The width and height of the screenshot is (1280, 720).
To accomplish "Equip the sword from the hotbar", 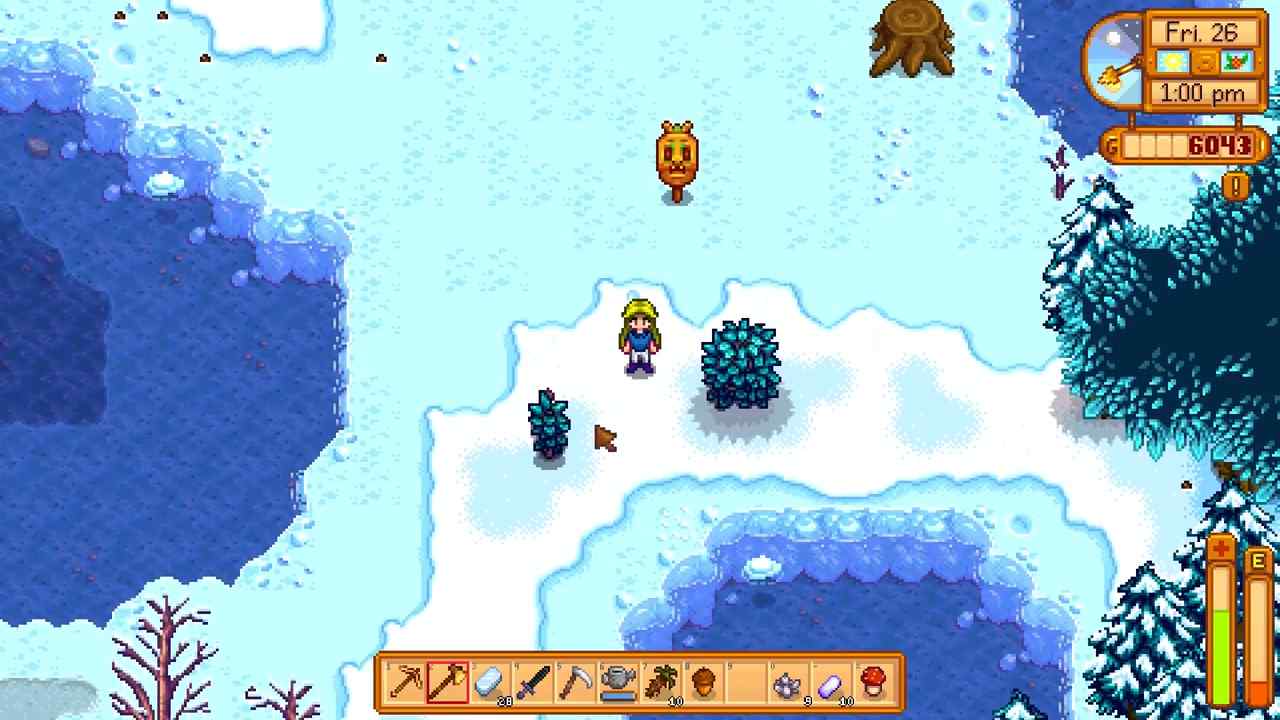I will click(x=534, y=683).
